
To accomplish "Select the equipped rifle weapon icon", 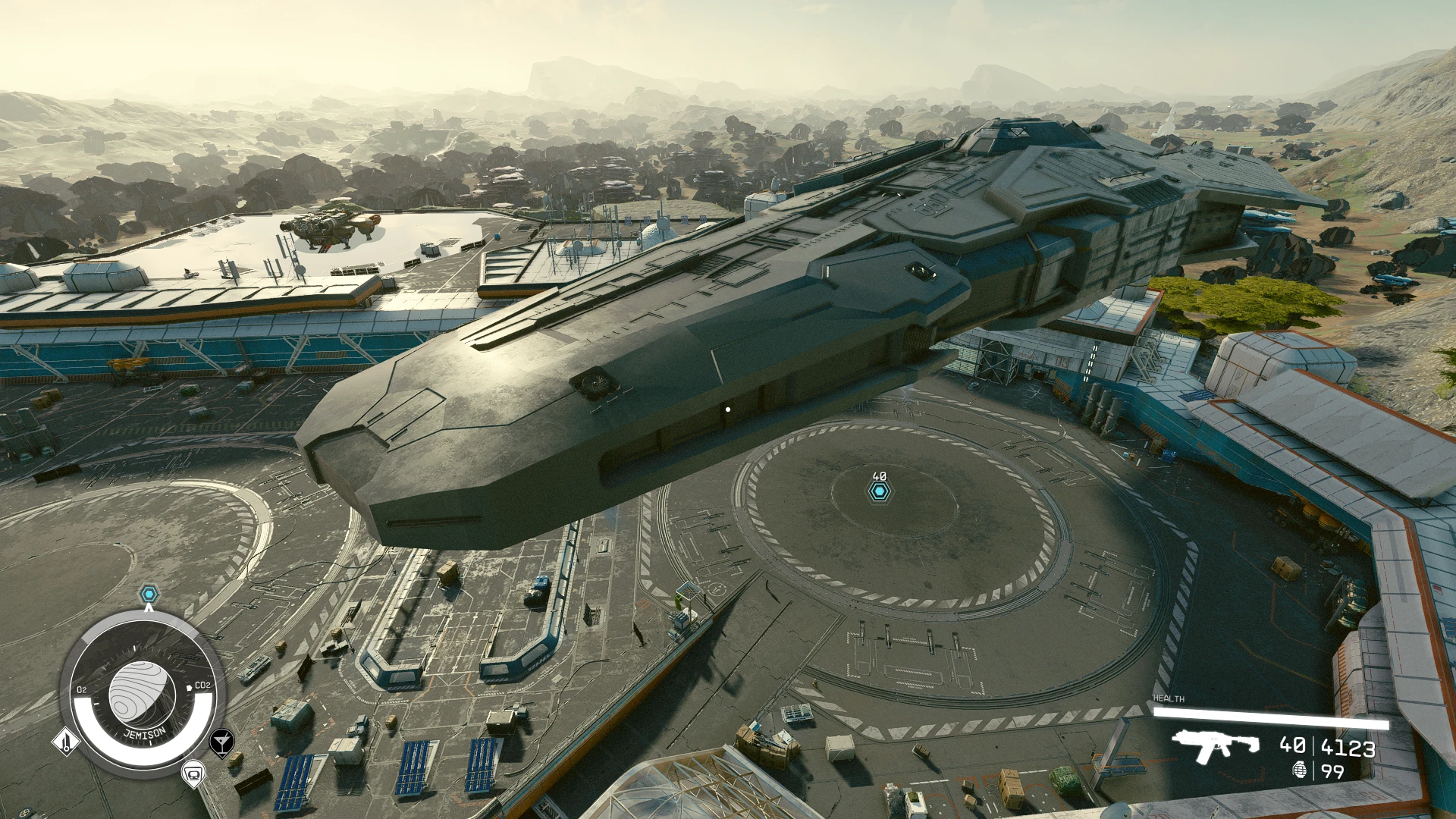I will (x=1215, y=745).
